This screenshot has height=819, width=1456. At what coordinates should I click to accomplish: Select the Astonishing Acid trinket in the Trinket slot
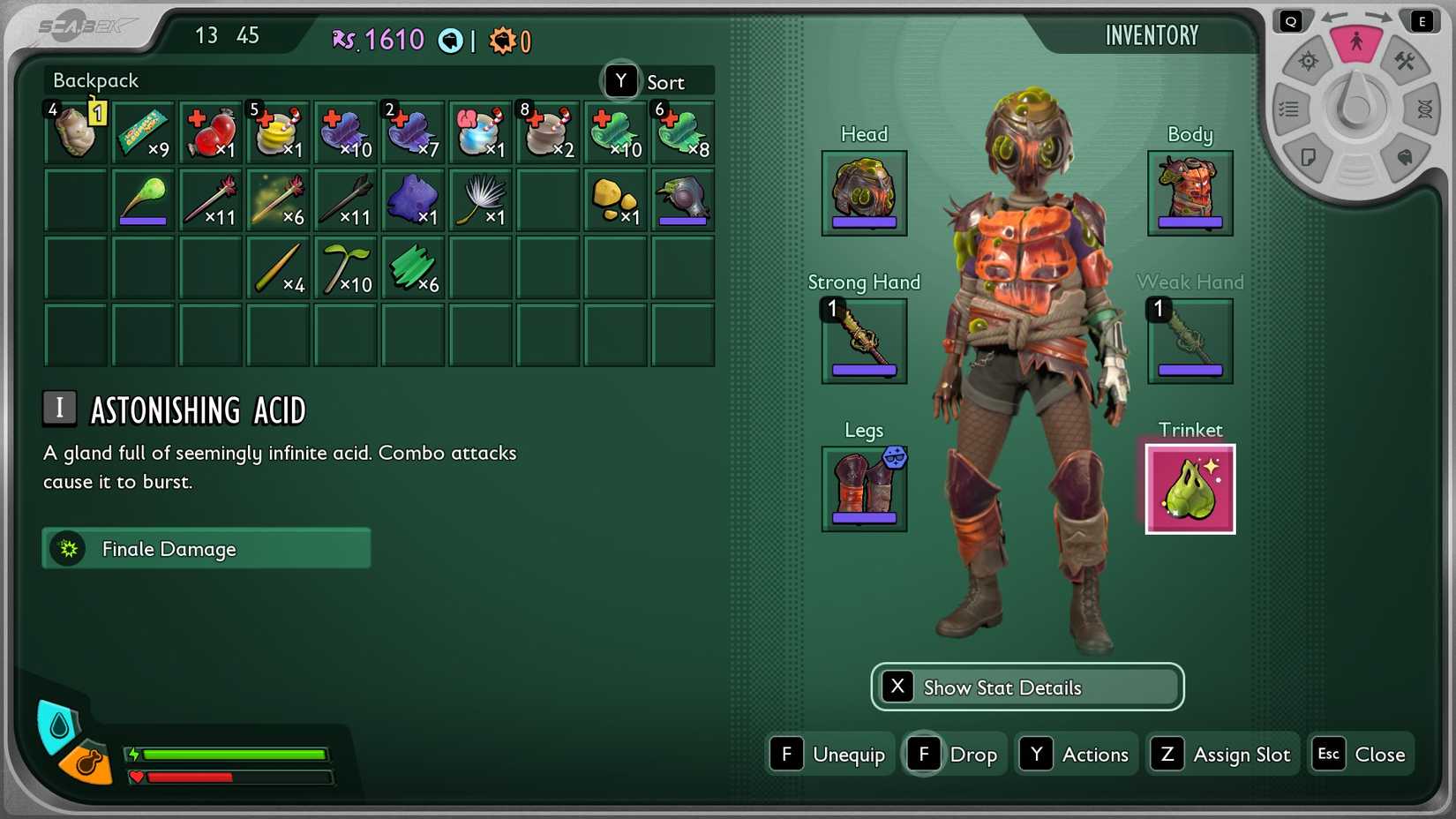click(x=1190, y=488)
